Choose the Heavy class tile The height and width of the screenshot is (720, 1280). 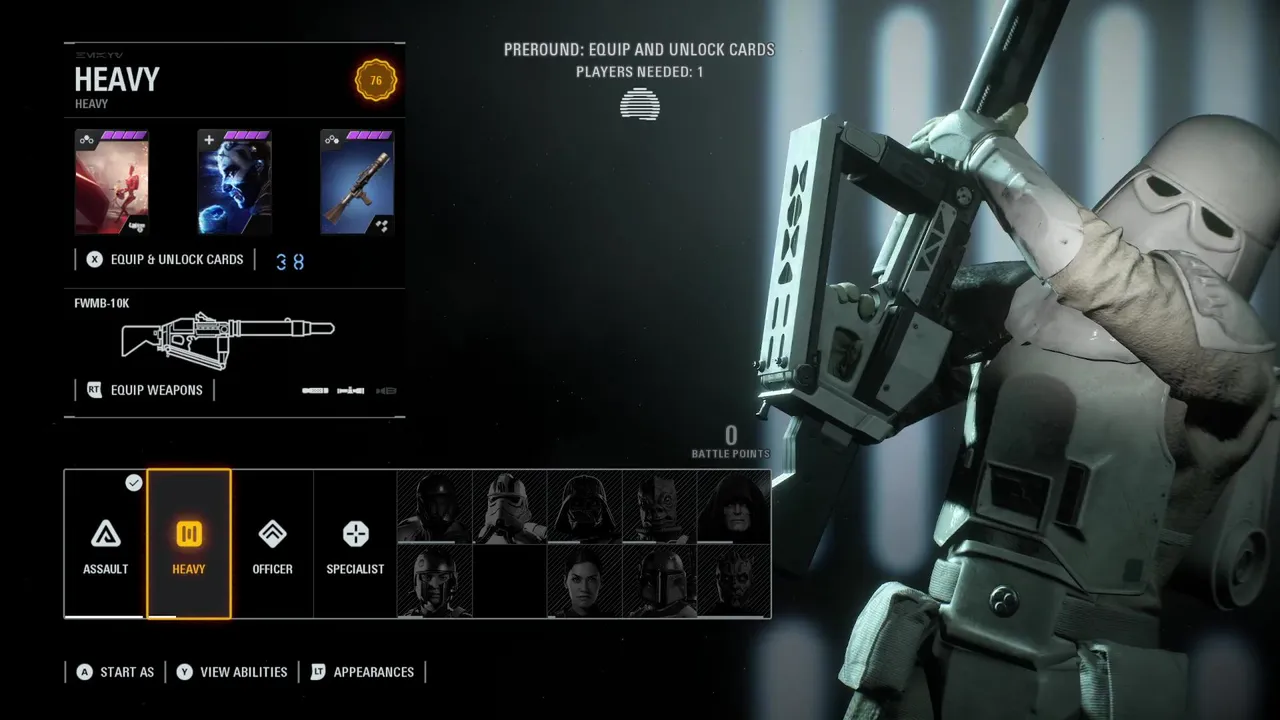(189, 543)
